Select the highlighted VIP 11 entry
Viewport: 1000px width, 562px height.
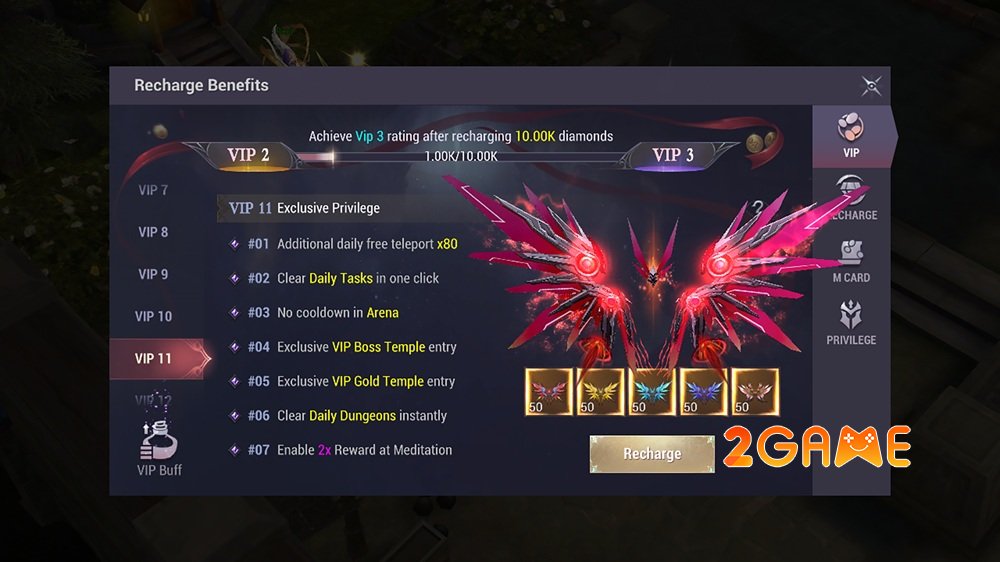[x=154, y=358]
